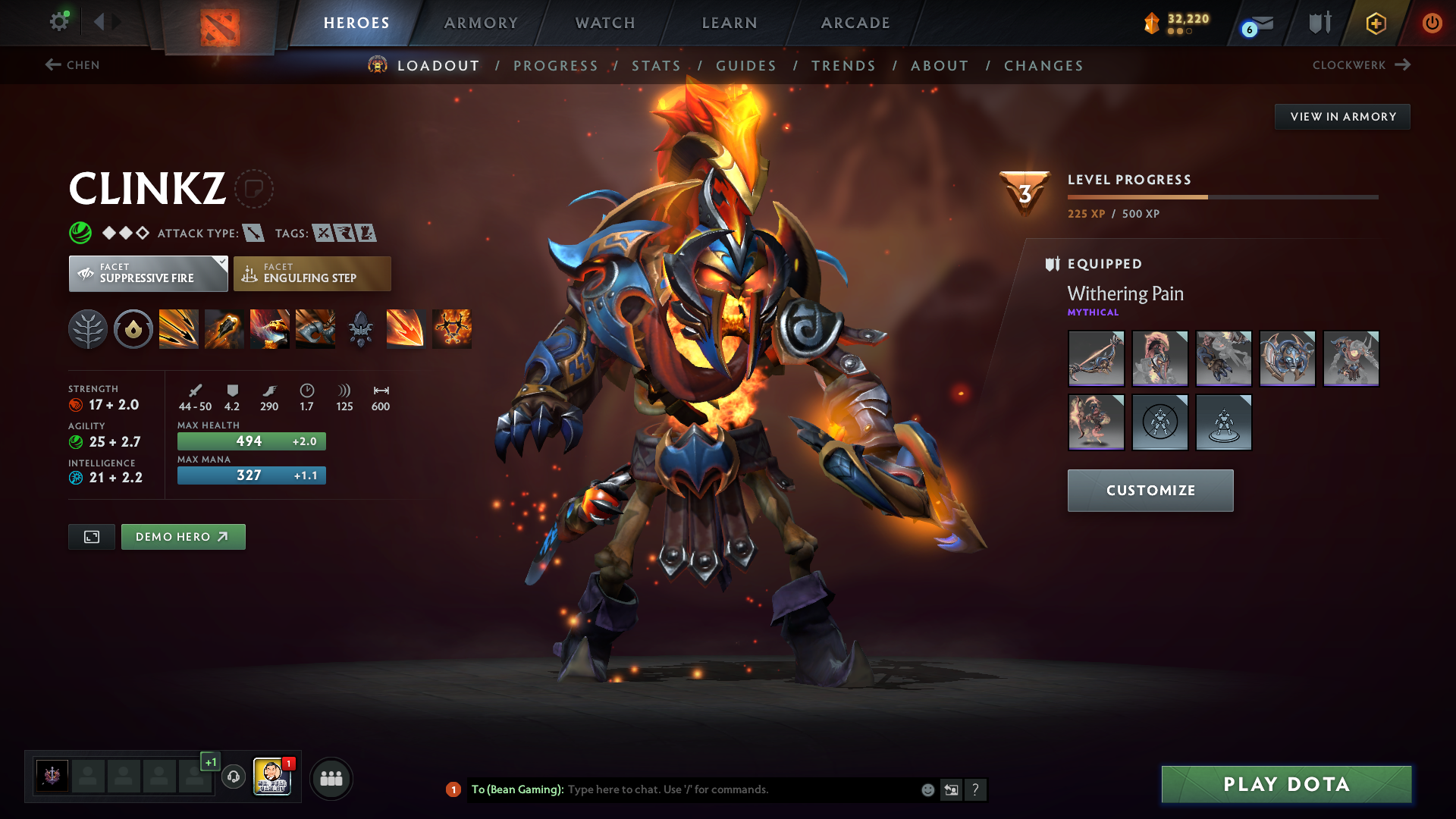View the Stats section
Screen dimensions: 1456x819
coord(657,66)
